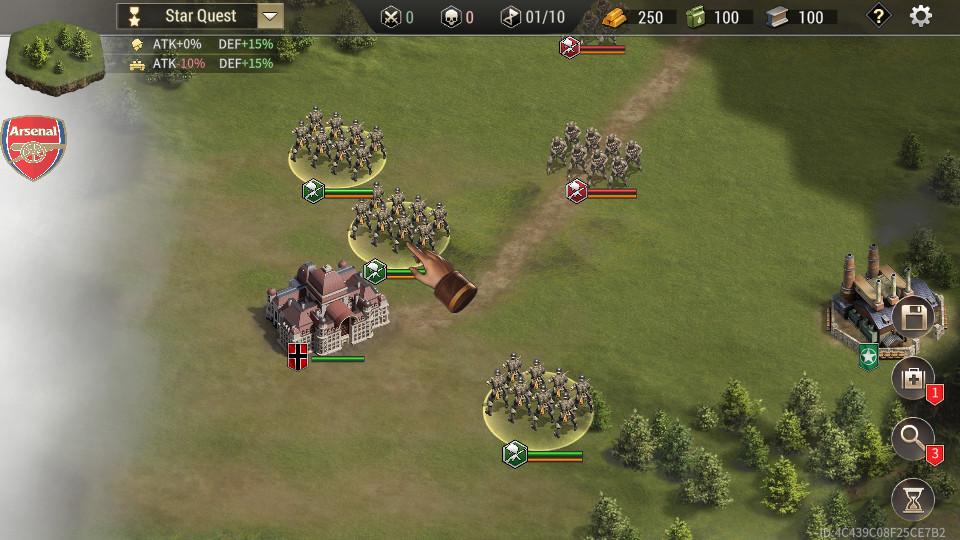Screen dimensions: 960x540
Task: Open the question mark help
Action: click(878, 16)
